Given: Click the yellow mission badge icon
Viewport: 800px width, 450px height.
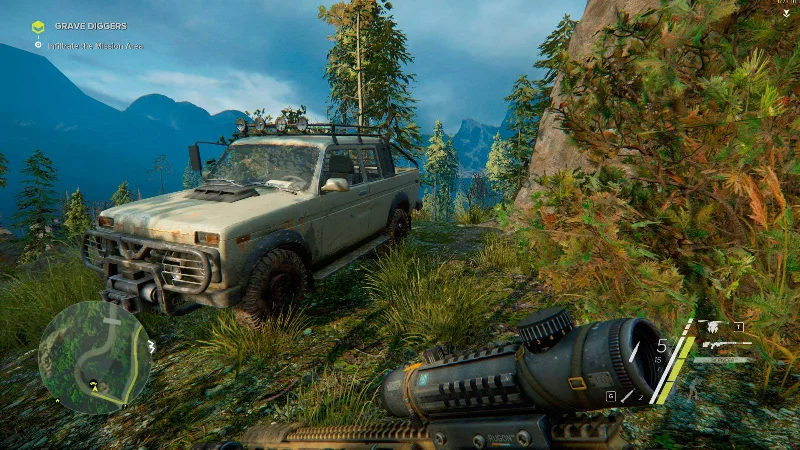Looking at the screenshot, I should [x=38, y=27].
